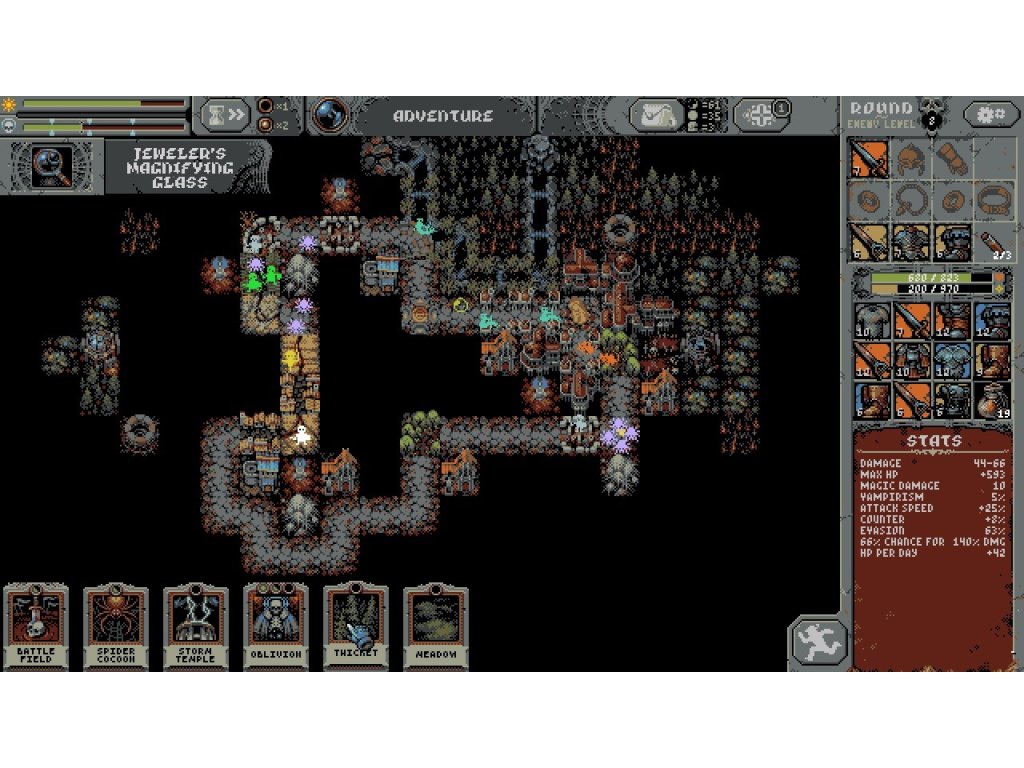The image size is (1024, 768).
Task: Click the Stats panel header
Action: (933, 440)
